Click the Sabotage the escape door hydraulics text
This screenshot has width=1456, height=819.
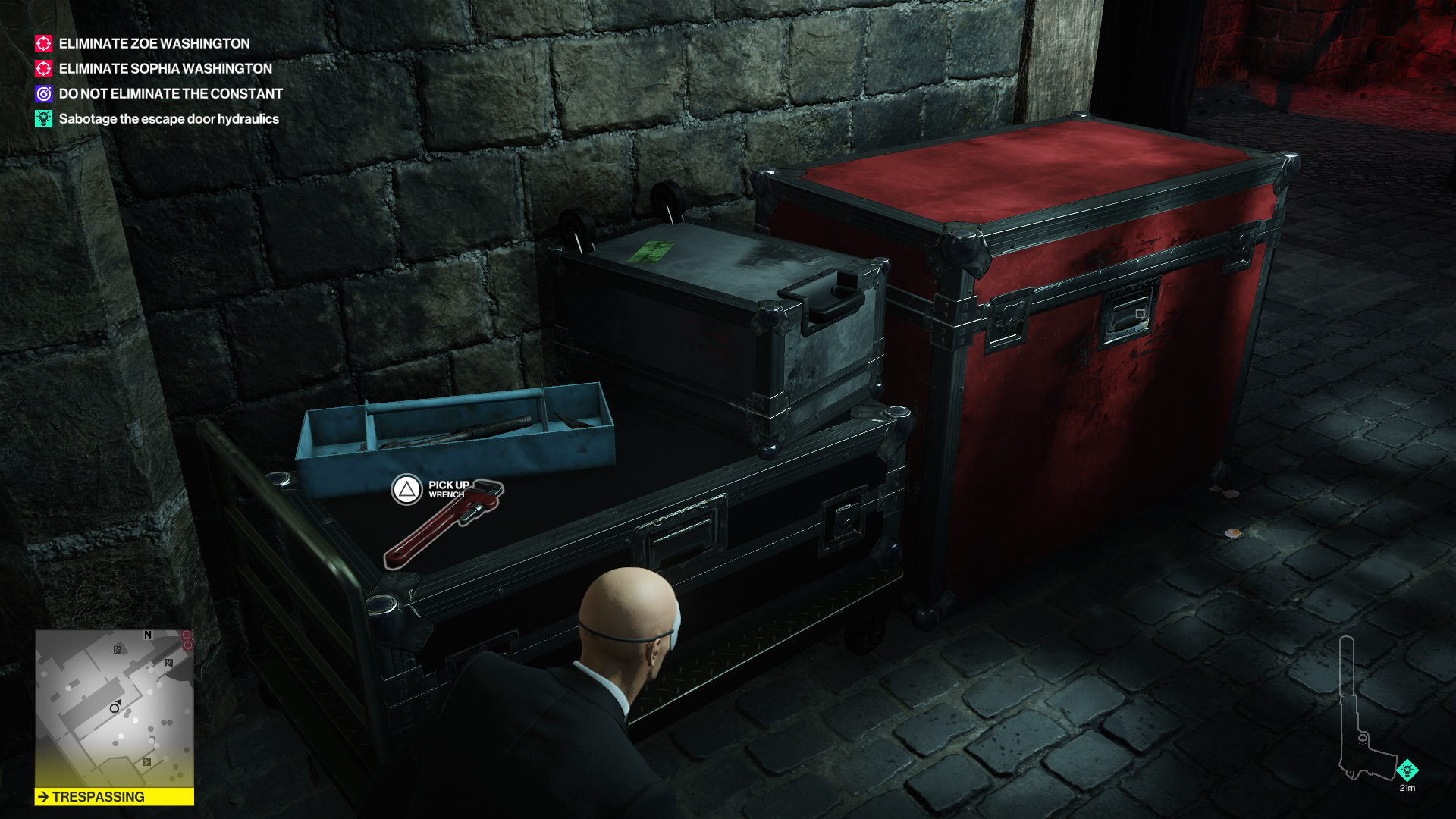pos(168,119)
